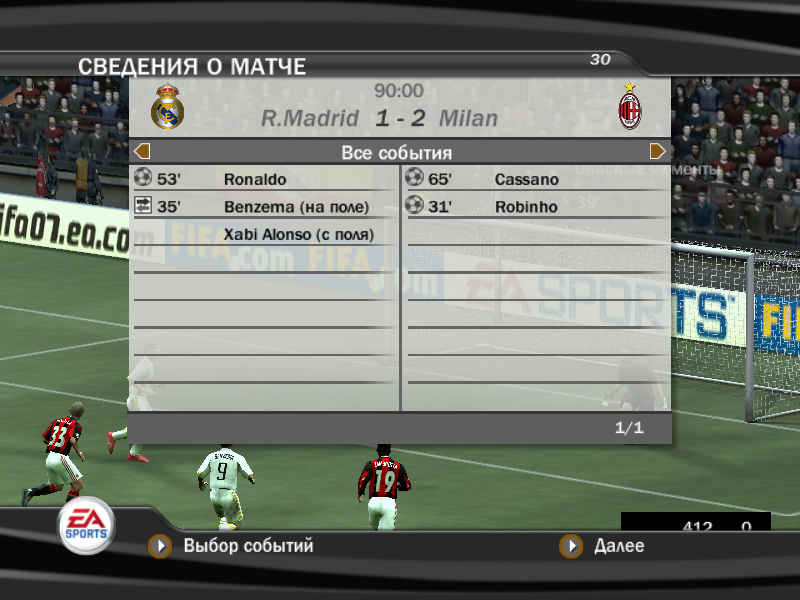Click the left arrow beside Все события
This screenshot has height=600, width=800.
coord(142,152)
